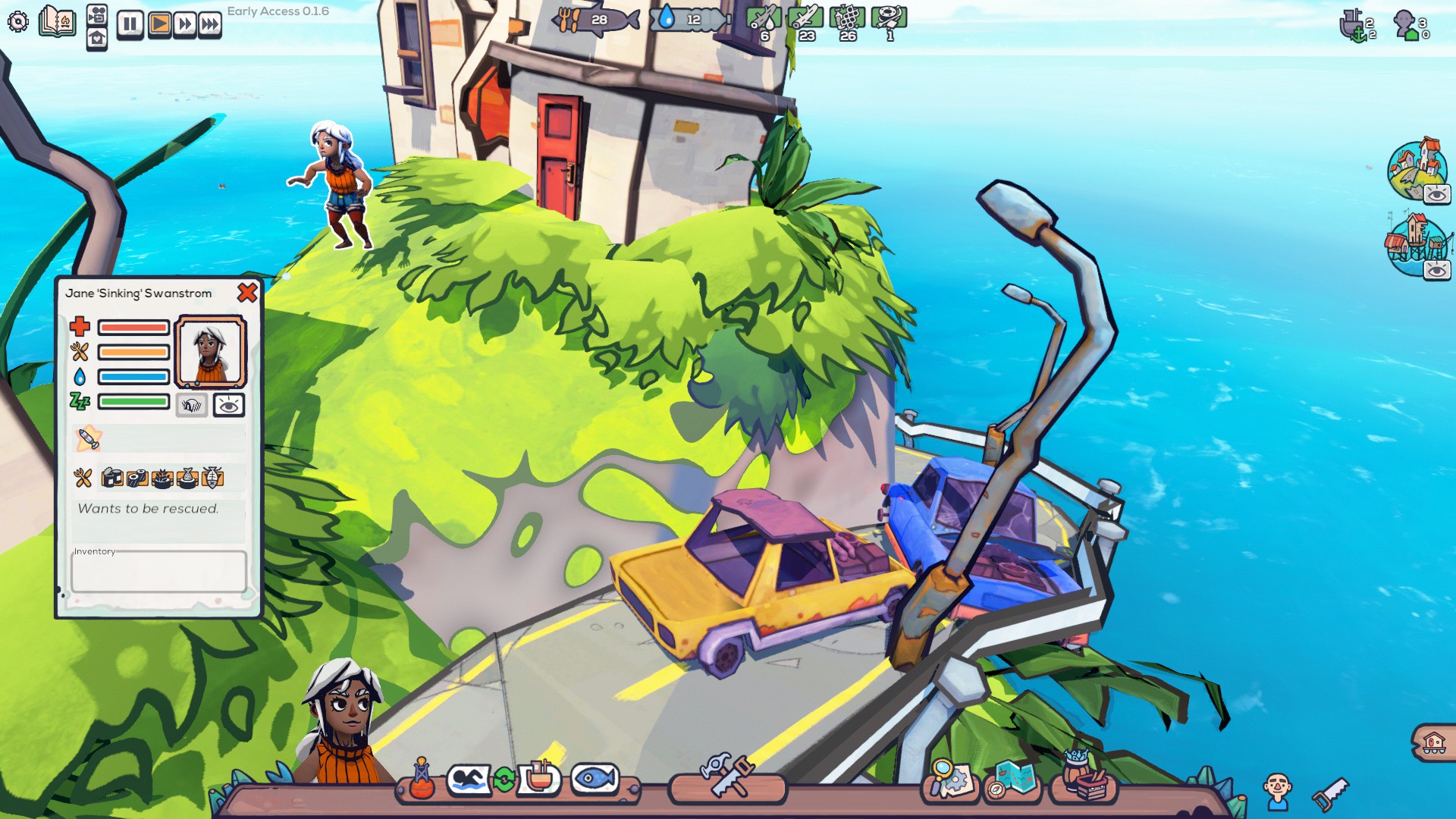Close Jane 'Sinking' Swanstrom's info panel
The width and height of the screenshot is (1456, 819).
coord(247,293)
